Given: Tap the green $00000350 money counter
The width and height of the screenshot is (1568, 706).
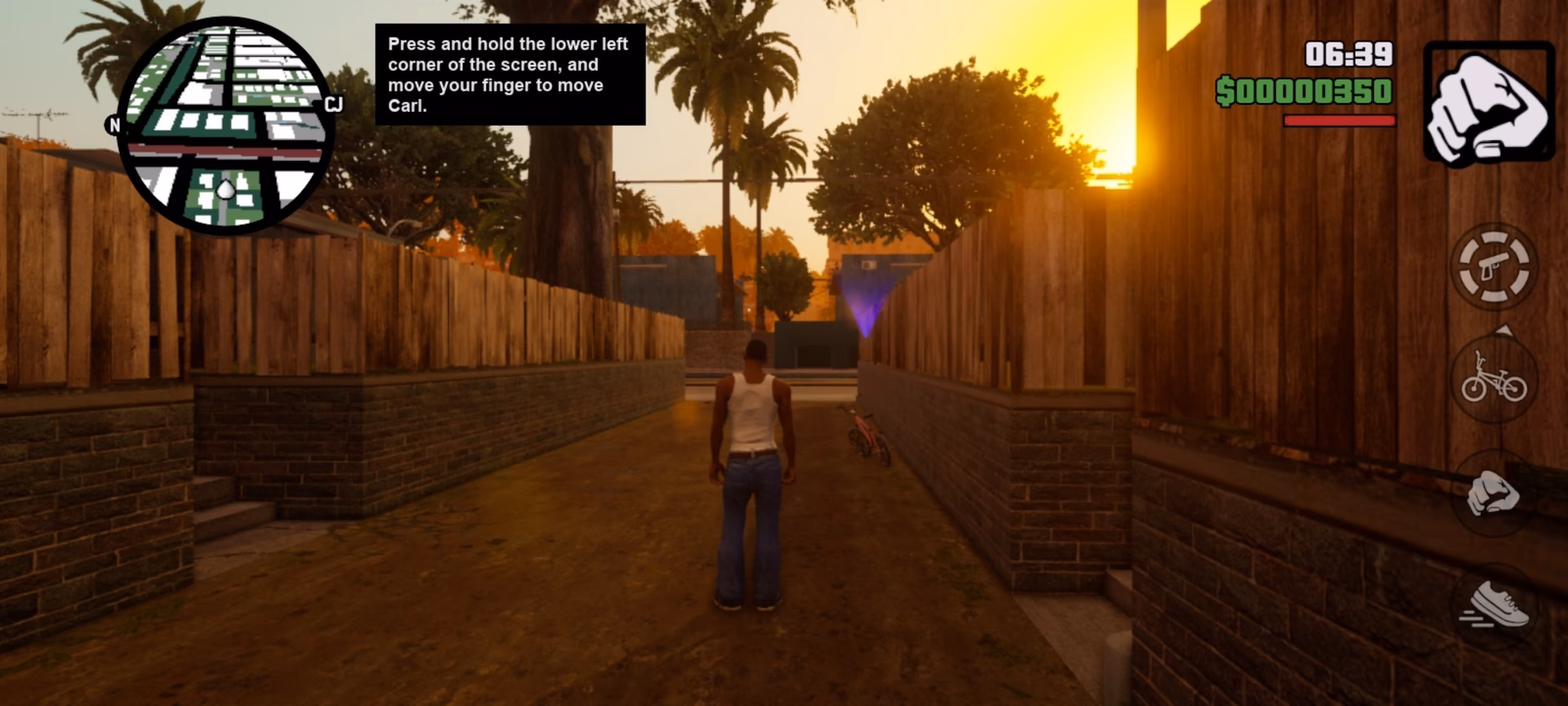Looking at the screenshot, I should coord(1303,90).
